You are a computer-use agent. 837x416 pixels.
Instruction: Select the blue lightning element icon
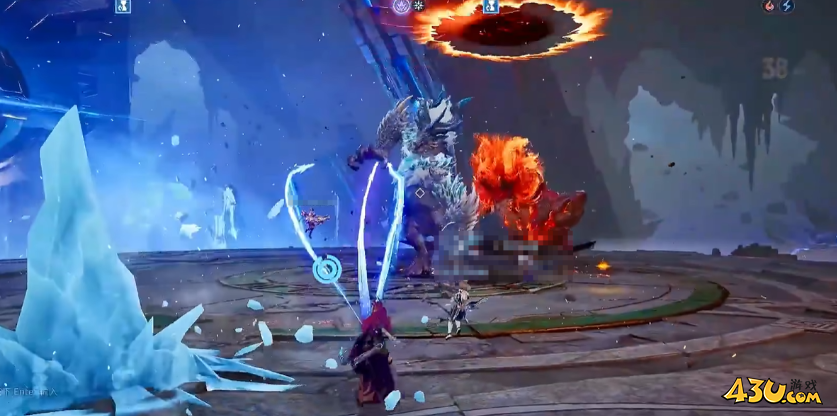coord(787,6)
